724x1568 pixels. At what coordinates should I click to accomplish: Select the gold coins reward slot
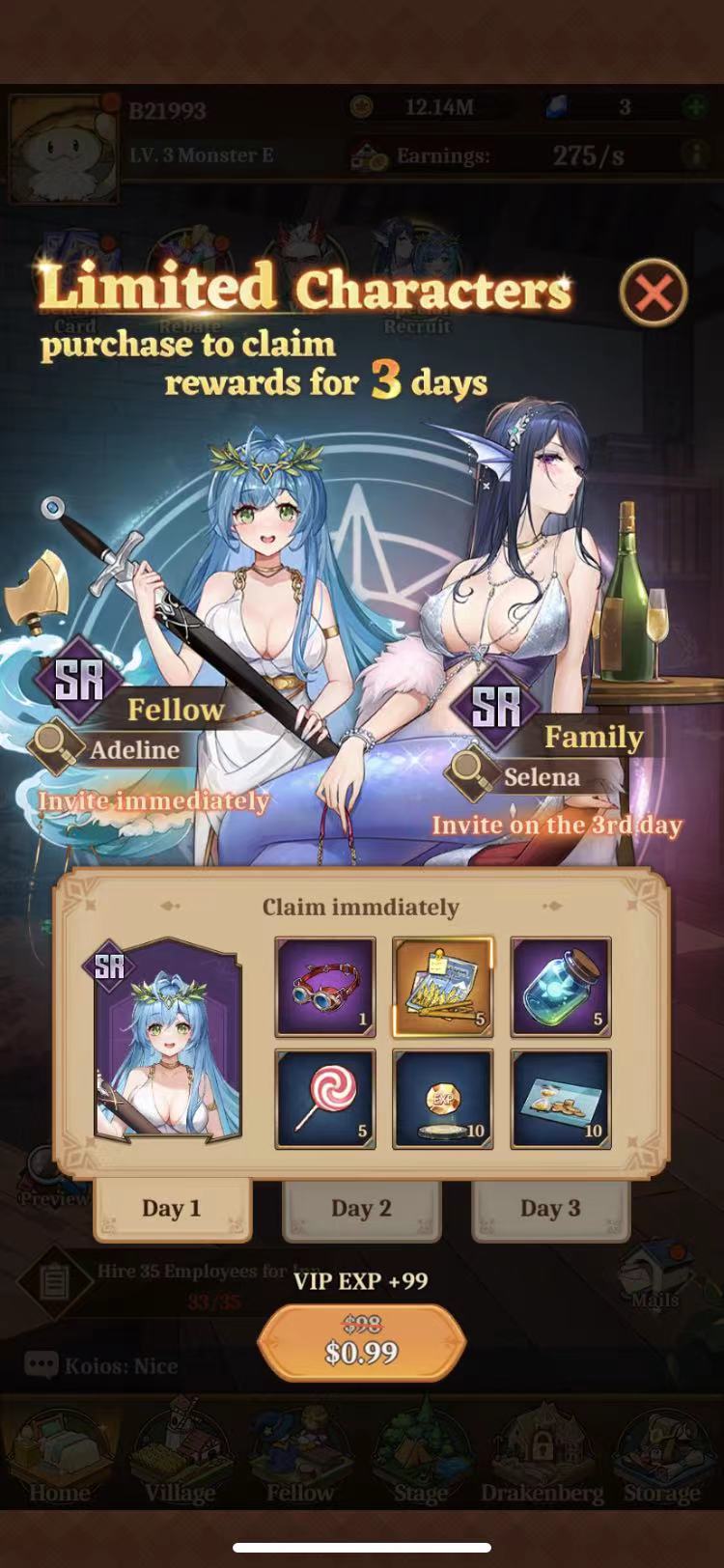[x=561, y=1100]
